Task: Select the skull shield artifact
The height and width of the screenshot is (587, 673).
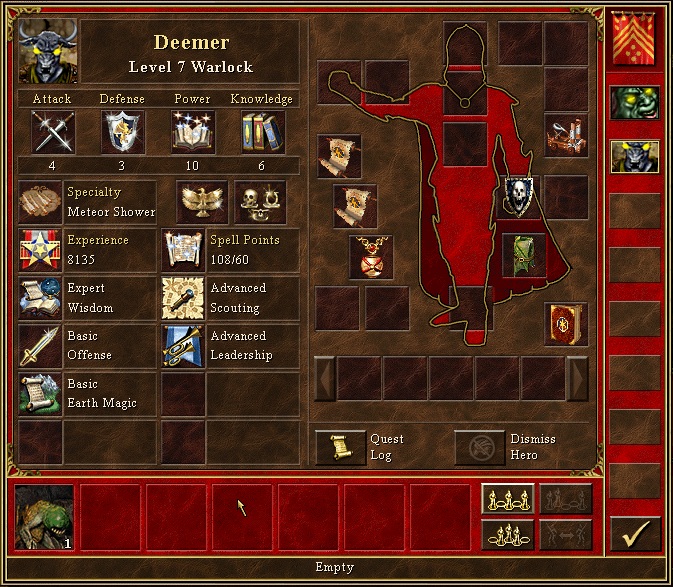Action: [x=521, y=195]
